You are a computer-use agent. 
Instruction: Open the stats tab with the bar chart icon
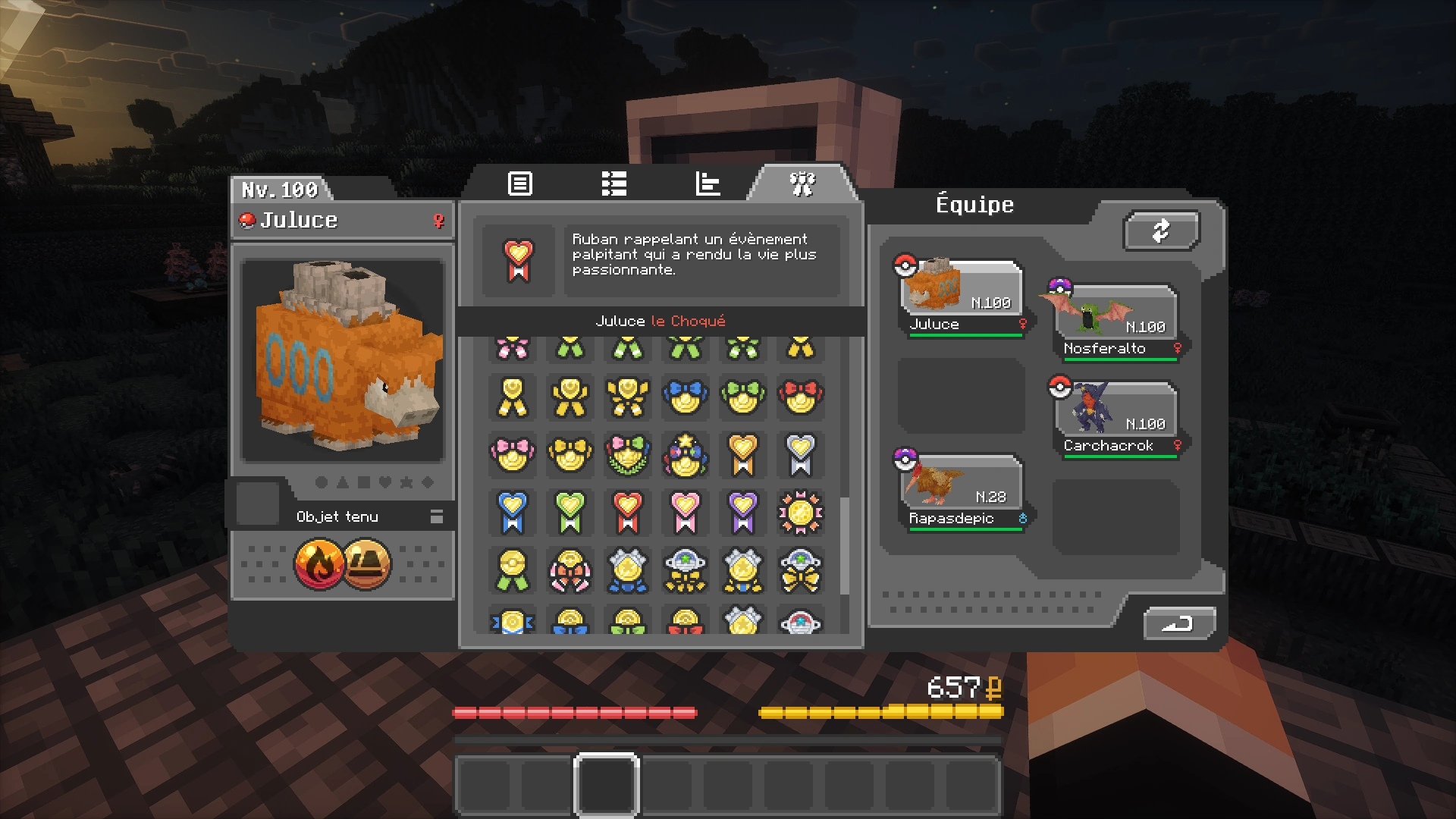707,184
